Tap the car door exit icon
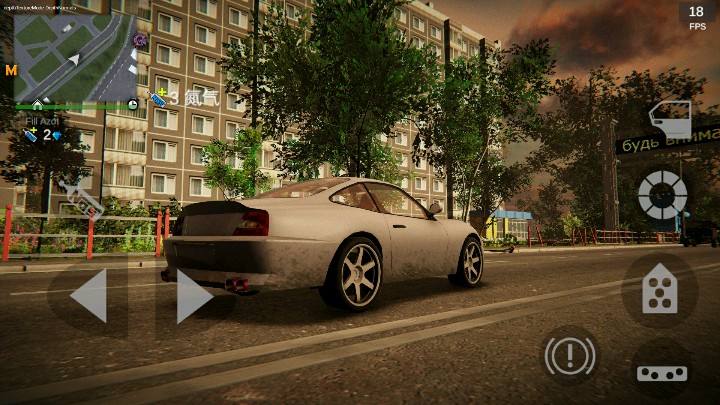720x405 pixels. coord(669,119)
